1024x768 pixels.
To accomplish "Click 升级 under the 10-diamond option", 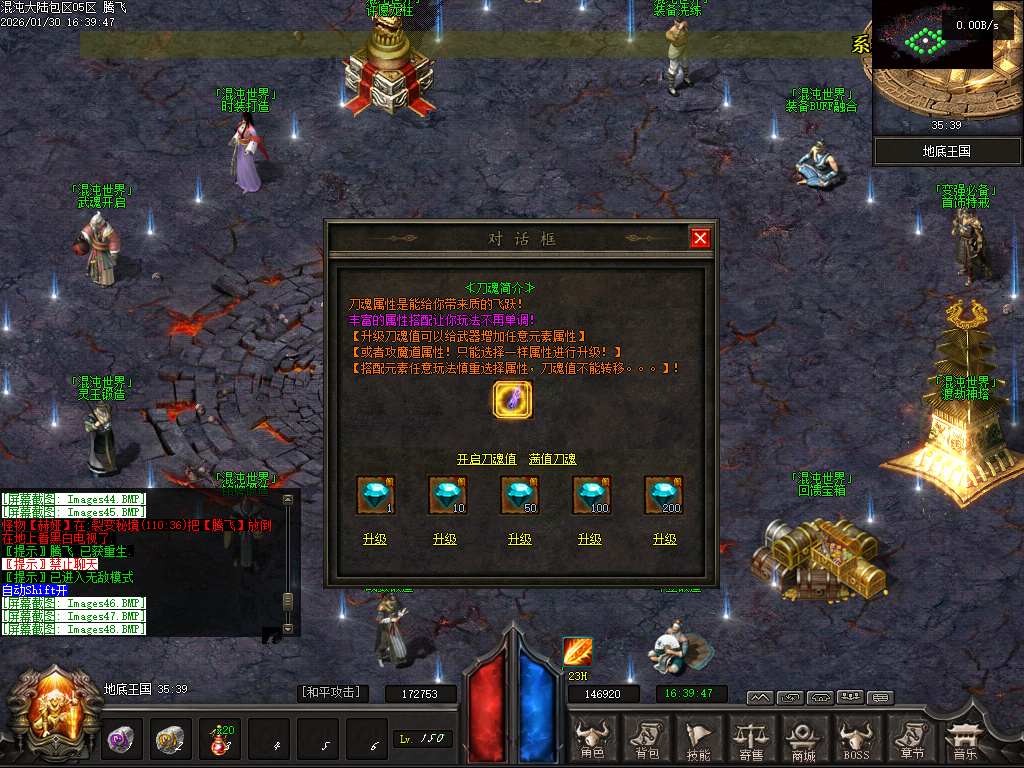I will 445,539.
